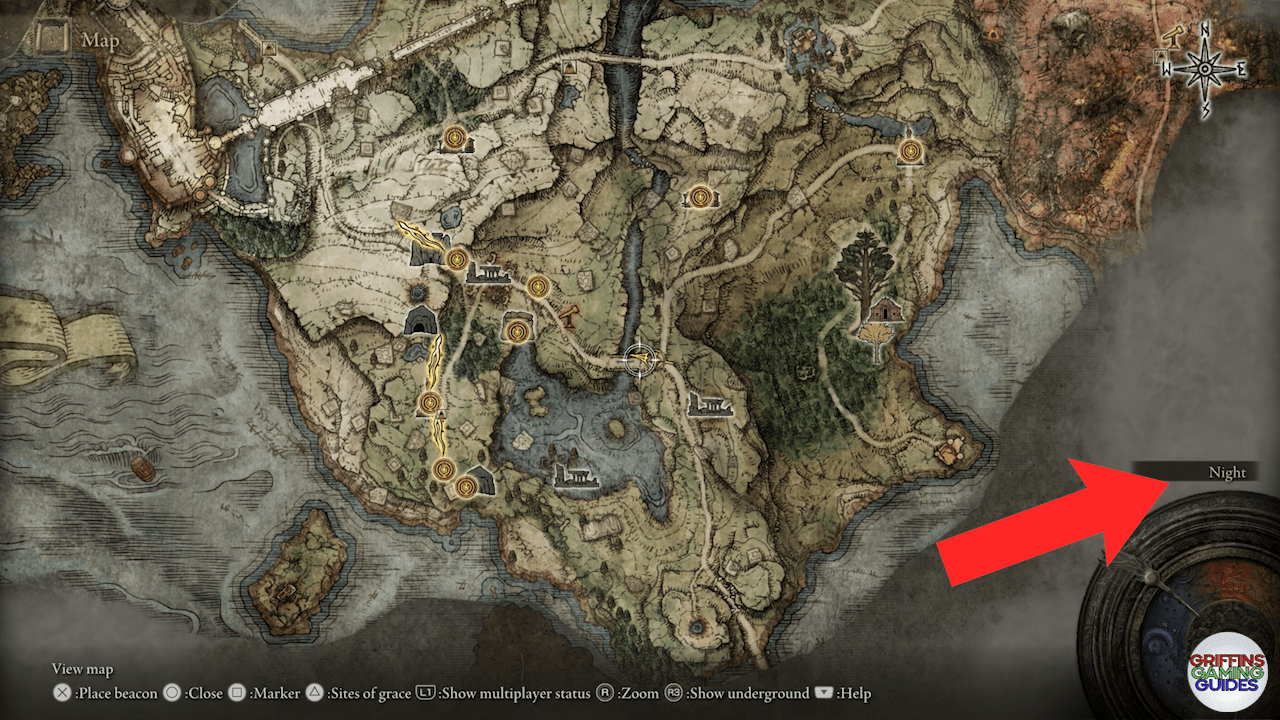Click the compass rose
Image resolution: width=1280 pixels, height=720 pixels.
click(1206, 68)
